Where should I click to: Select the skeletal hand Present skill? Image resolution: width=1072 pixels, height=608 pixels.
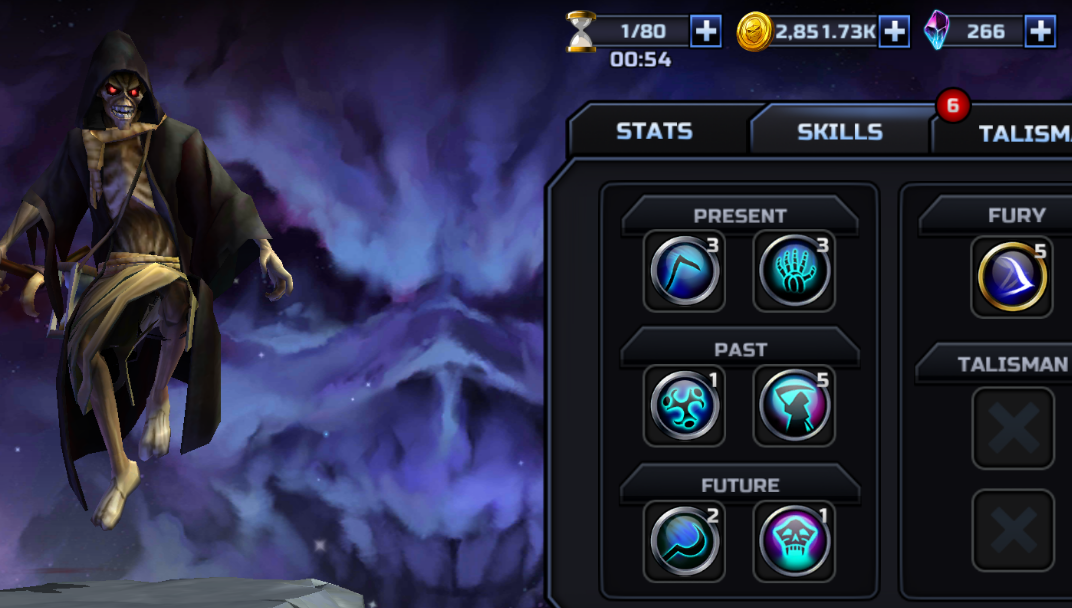[x=794, y=271]
